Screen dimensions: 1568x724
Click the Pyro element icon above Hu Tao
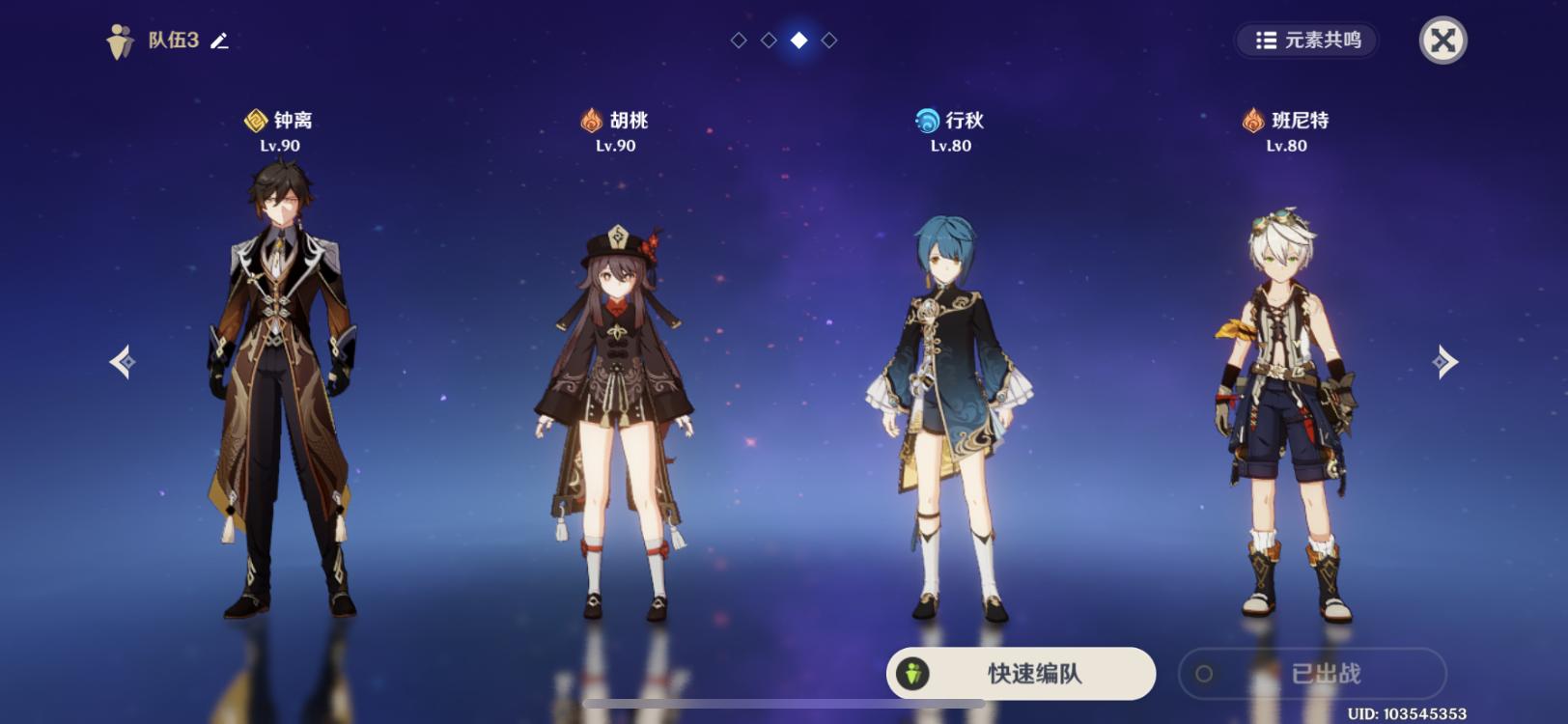589,119
